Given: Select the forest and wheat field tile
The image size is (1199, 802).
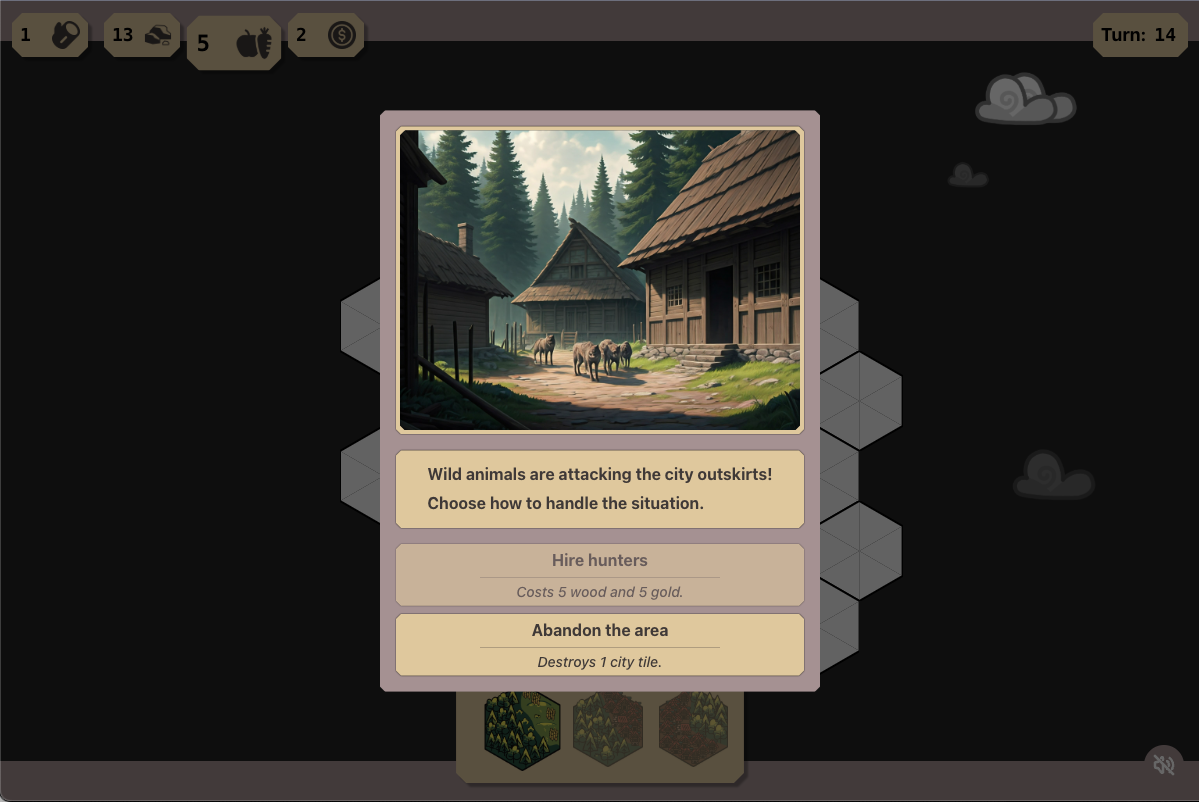Looking at the screenshot, I should 522,727.
